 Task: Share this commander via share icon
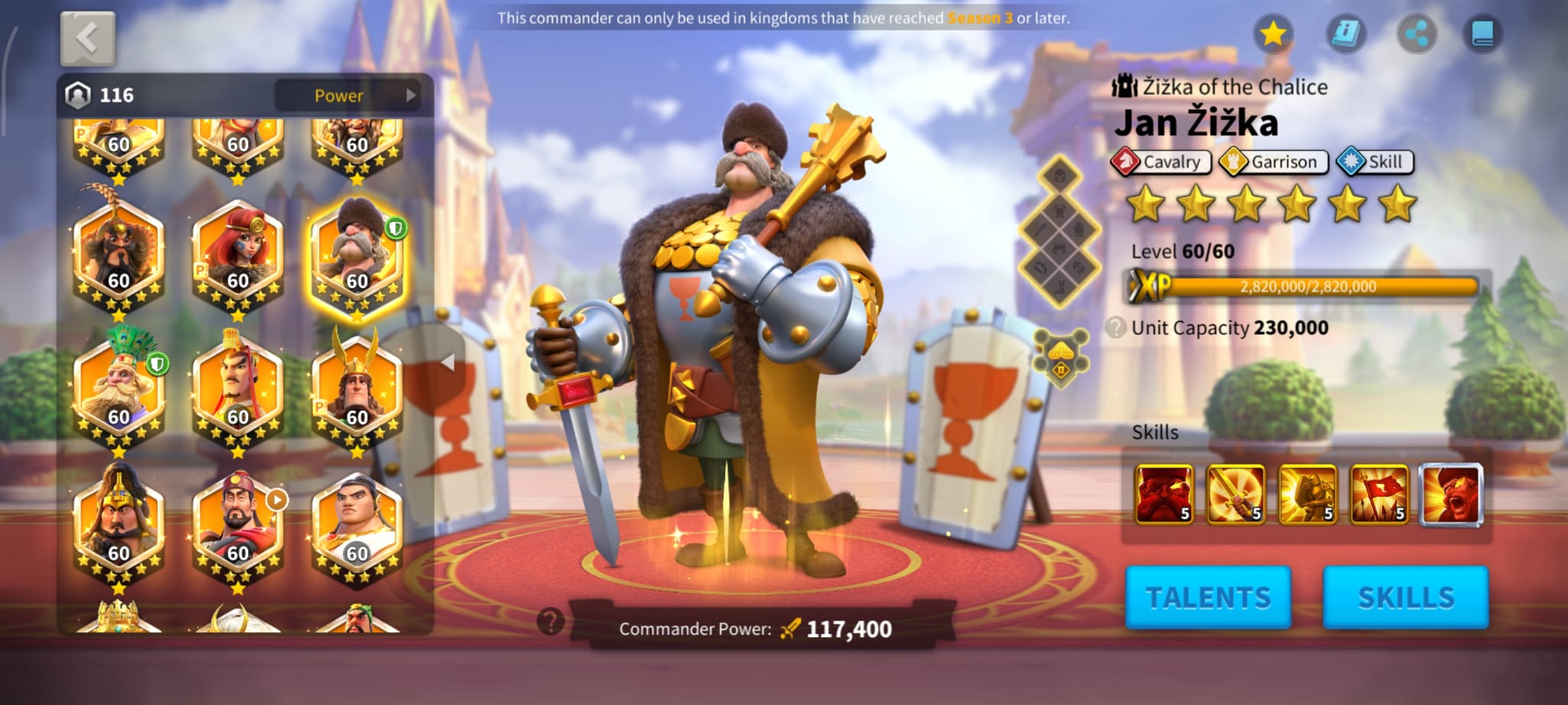(x=1416, y=34)
